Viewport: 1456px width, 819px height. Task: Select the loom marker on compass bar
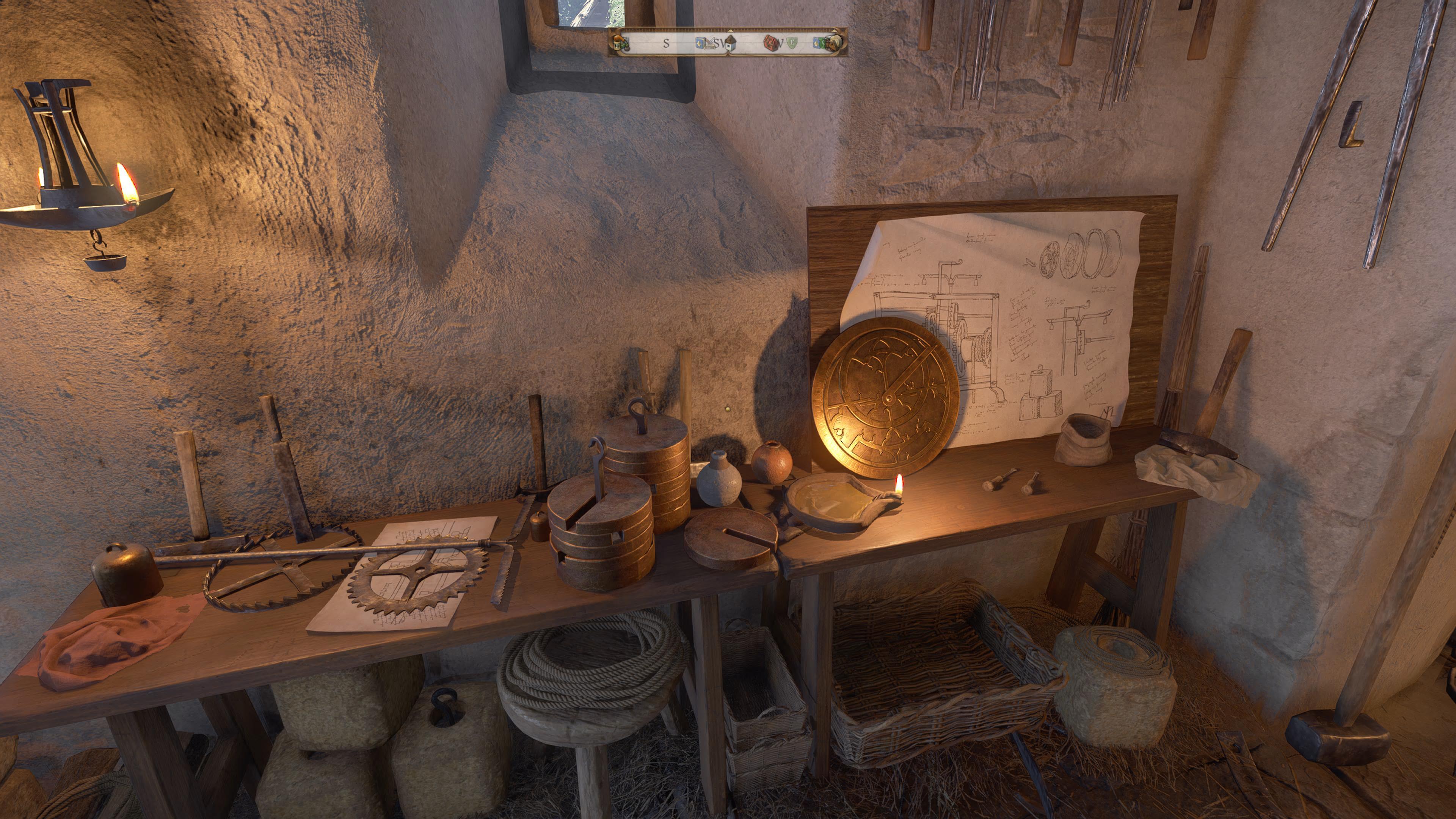coord(709,44)
